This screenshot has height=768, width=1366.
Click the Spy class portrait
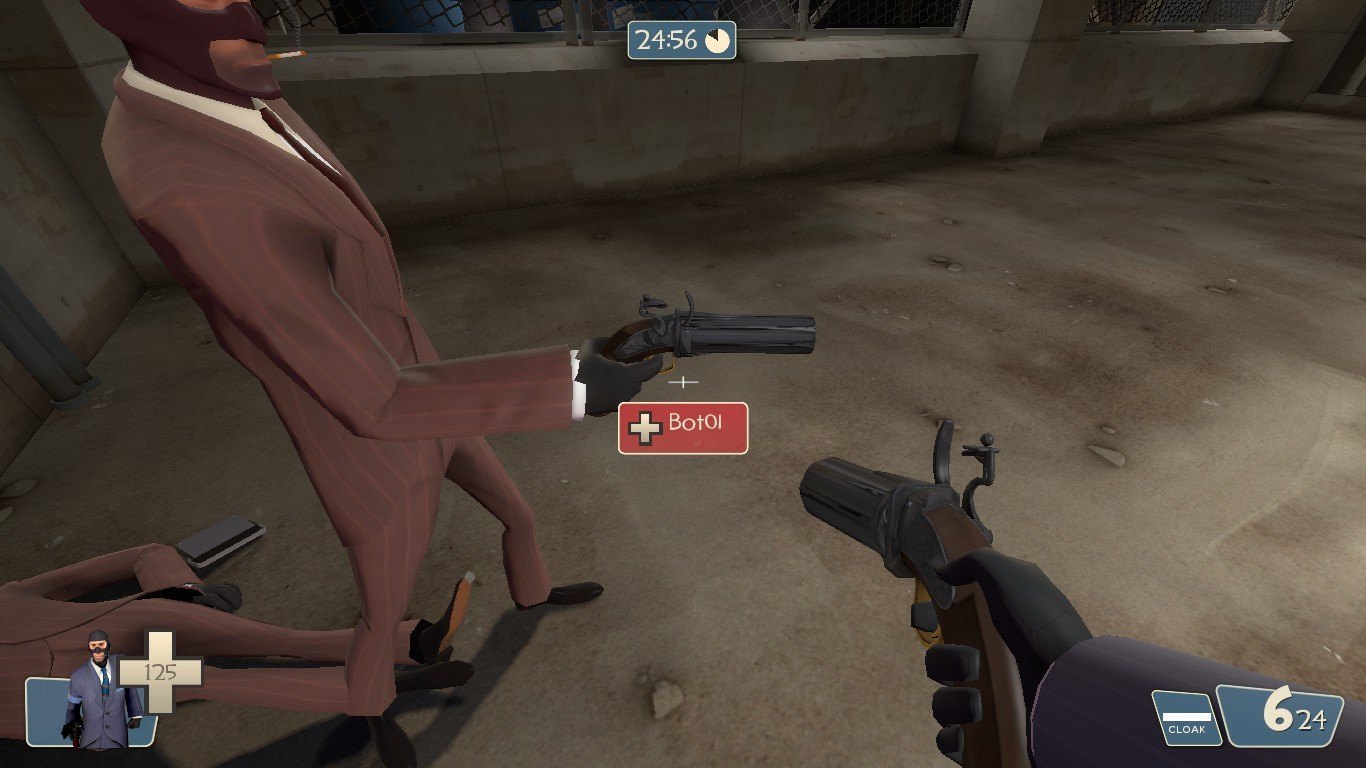pyautogui.click(x=97, y=692)
